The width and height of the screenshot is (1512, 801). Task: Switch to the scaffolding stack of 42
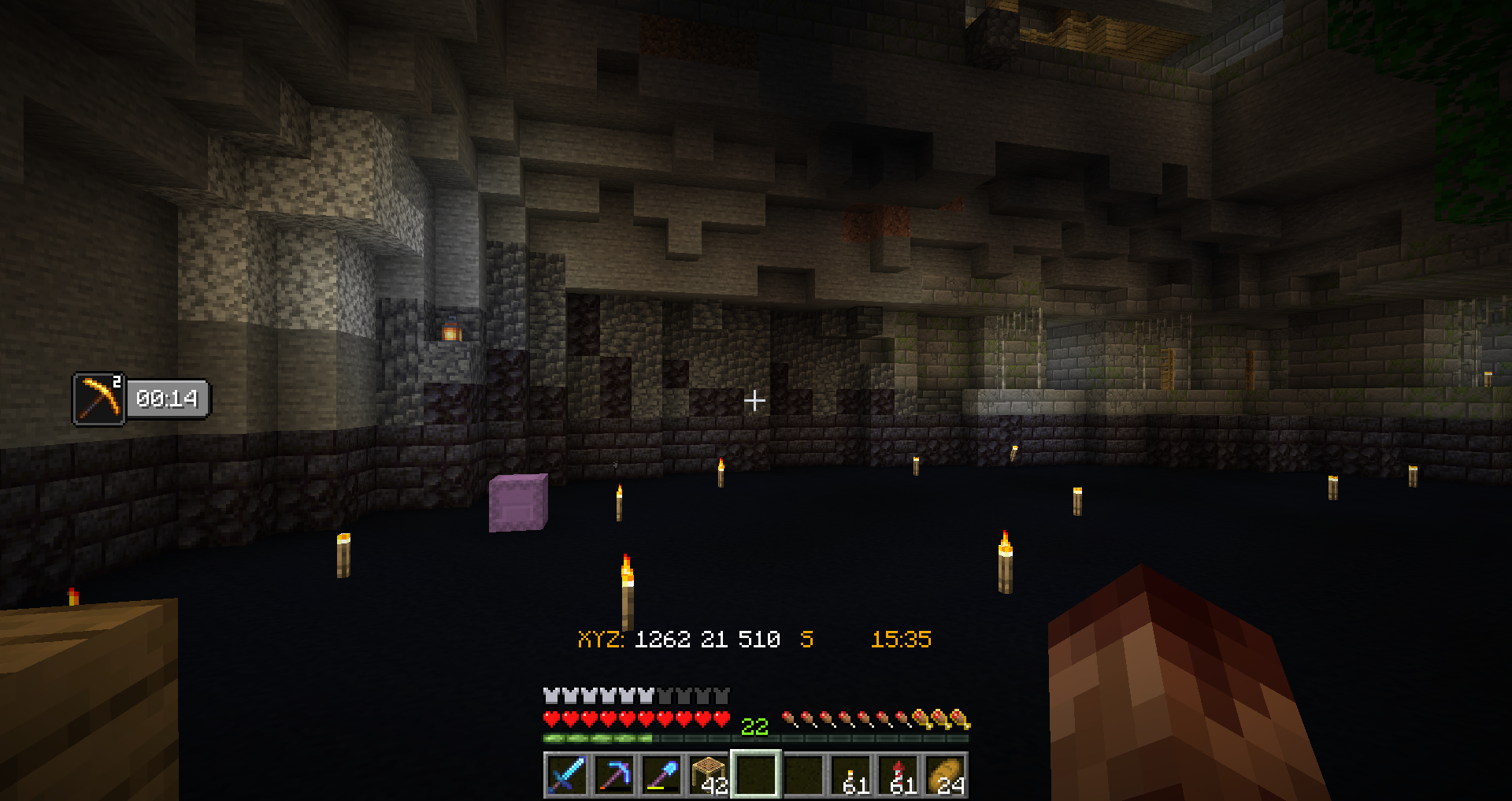coord(709,775)
